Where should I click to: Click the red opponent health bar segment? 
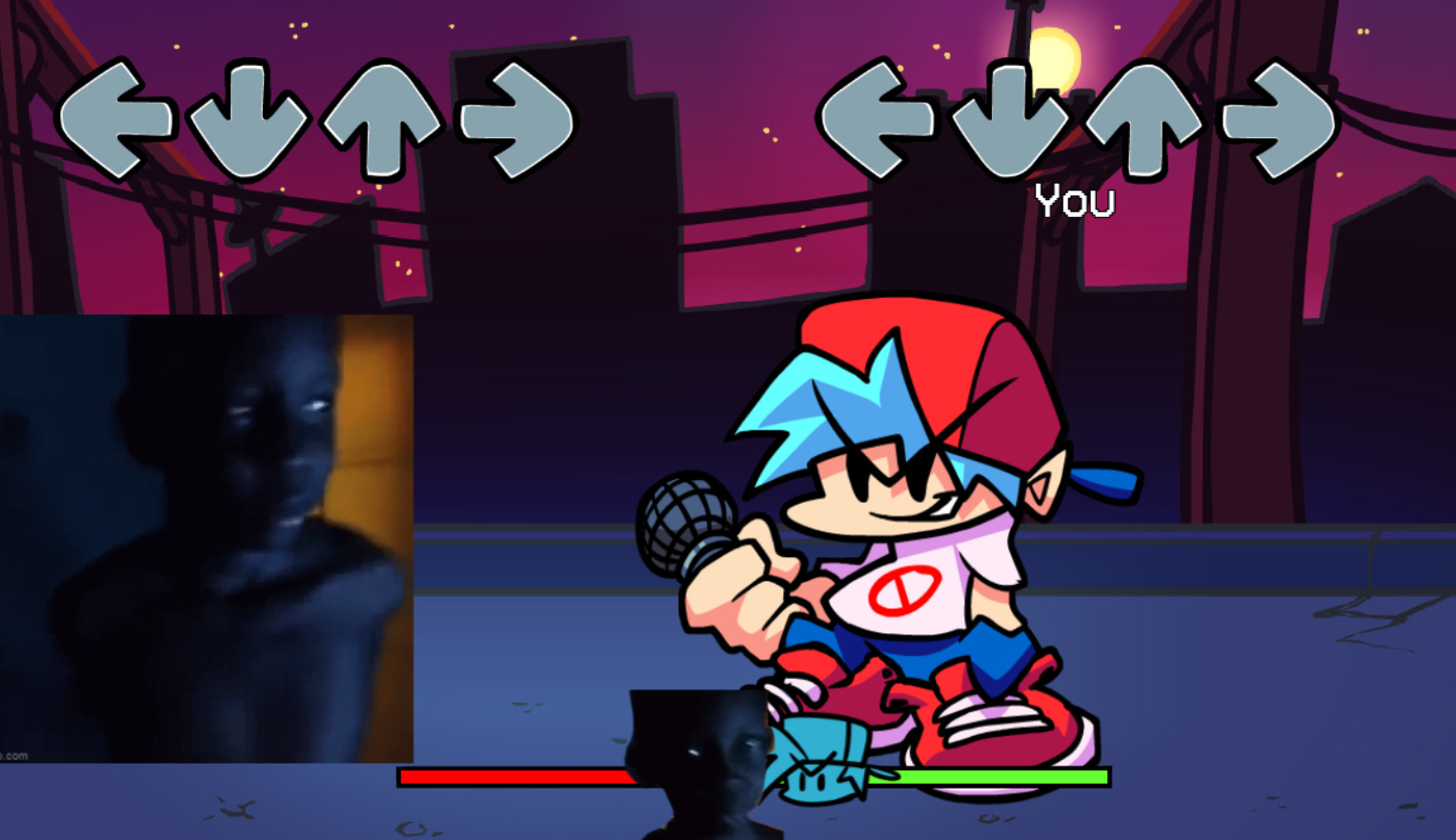pyautogui.click(x=515, y=777)
